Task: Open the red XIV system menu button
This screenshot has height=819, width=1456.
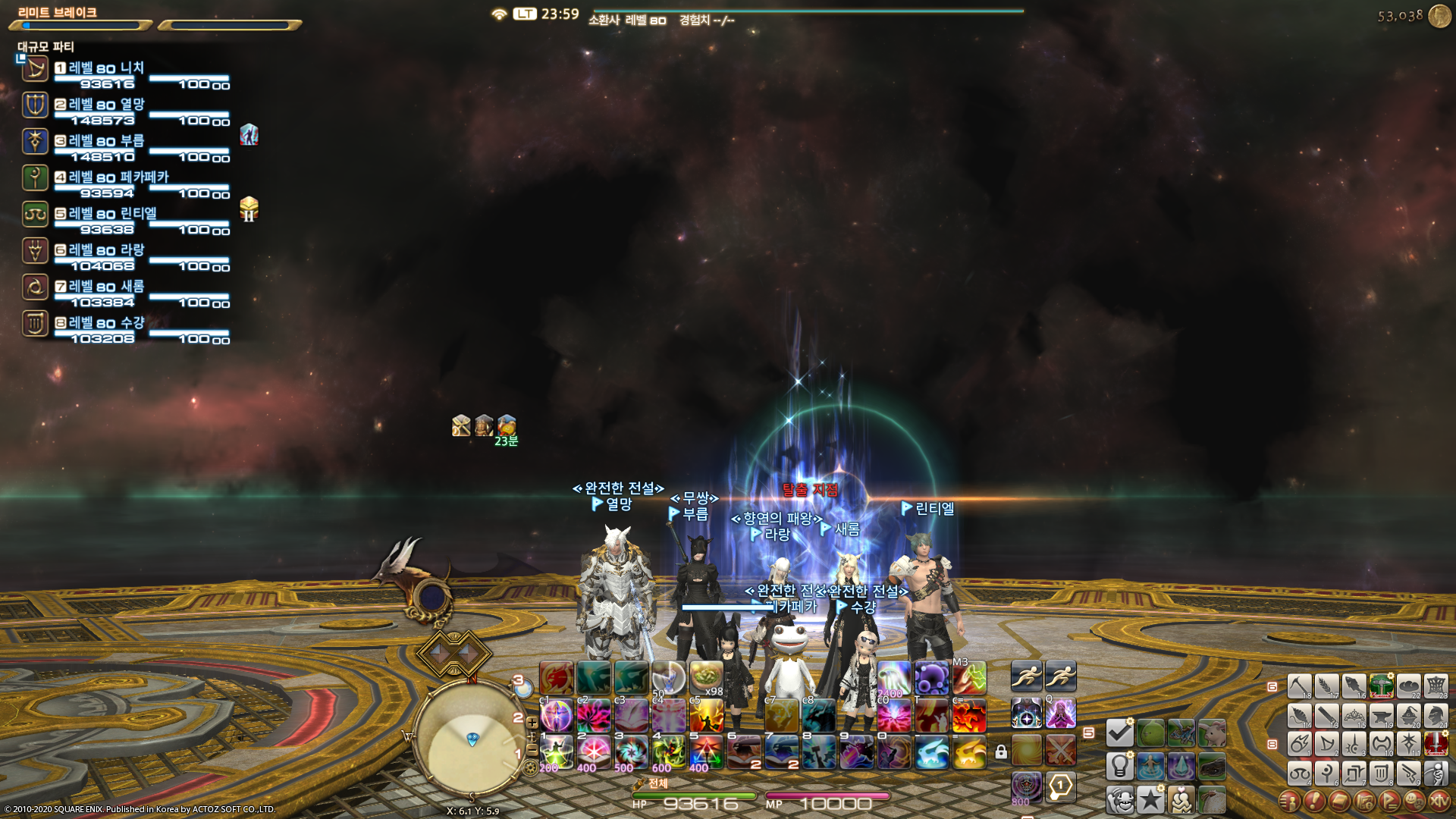Action: click(x=1439, y=801)
